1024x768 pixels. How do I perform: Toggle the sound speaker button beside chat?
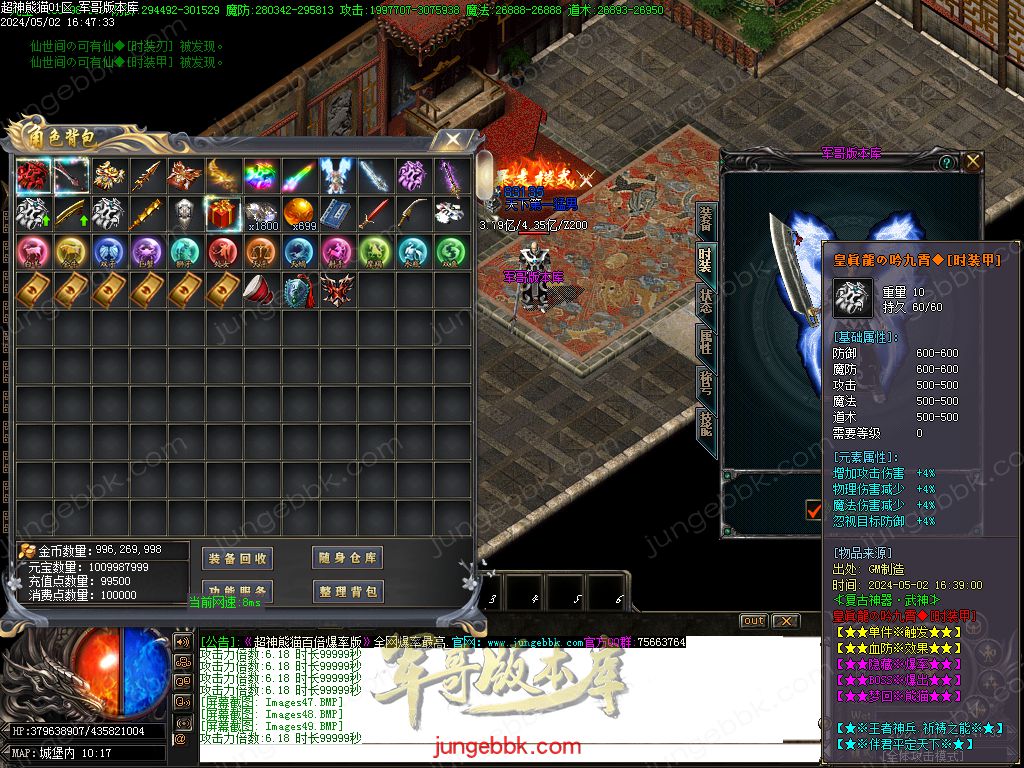pyautogui.click(x=183, y=641)
